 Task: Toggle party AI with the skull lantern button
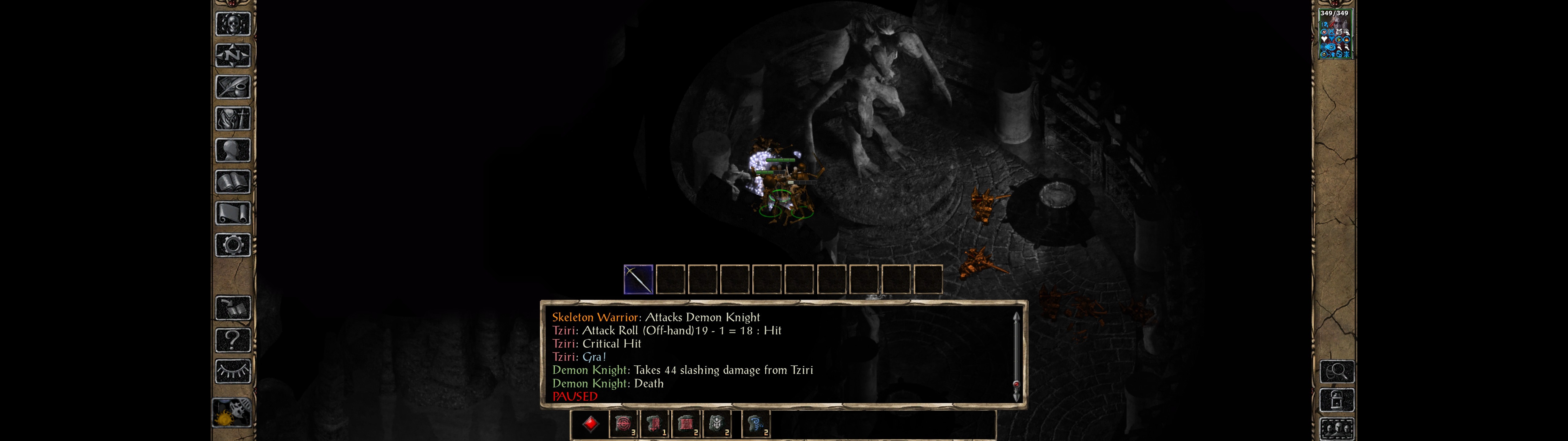[x=232, y=413]
